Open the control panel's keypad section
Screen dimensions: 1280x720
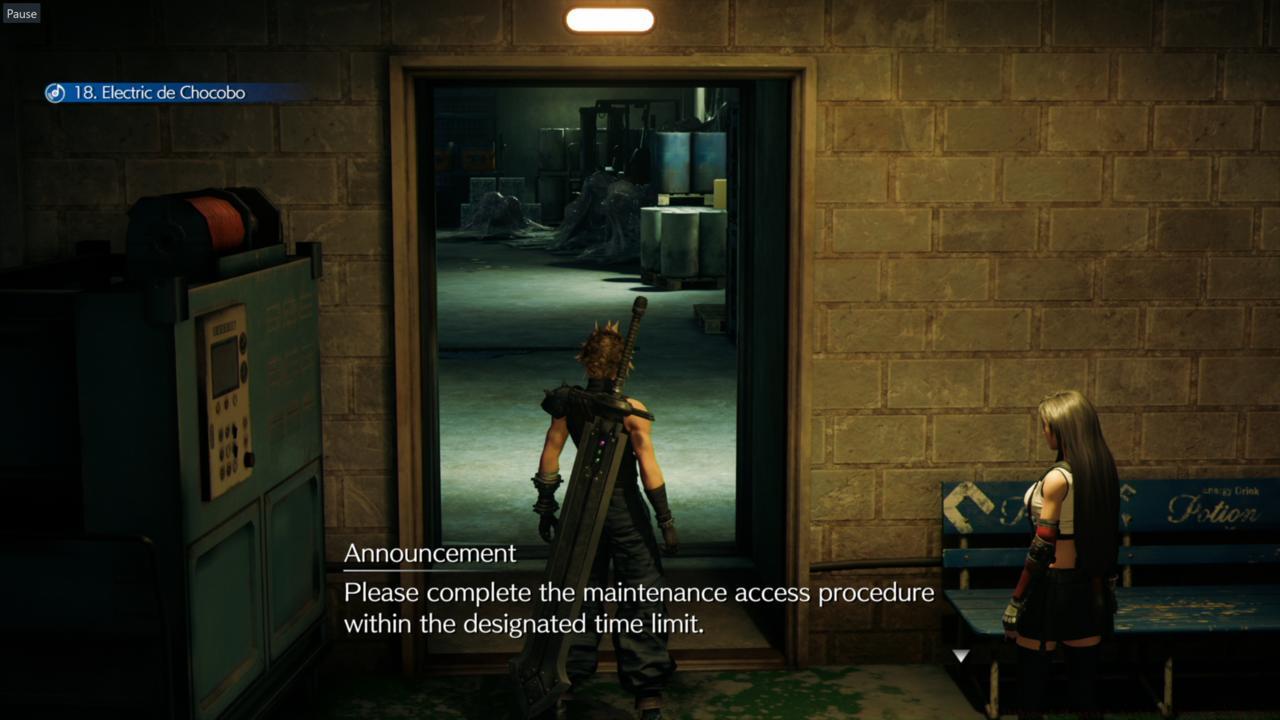pyautogui.click(x=227, y=450)
